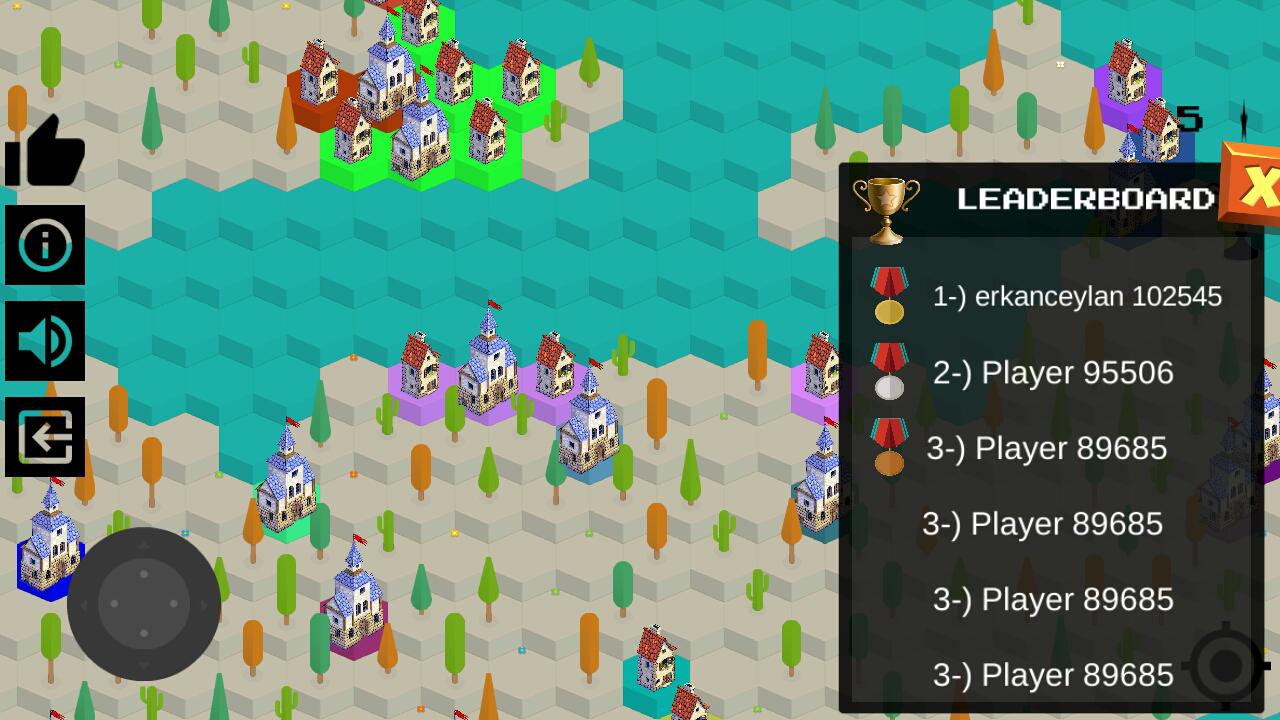The width and height of the screenshot is (1280, 720).
Task: Open the info panel via the i icon
Action: [45, 243]
